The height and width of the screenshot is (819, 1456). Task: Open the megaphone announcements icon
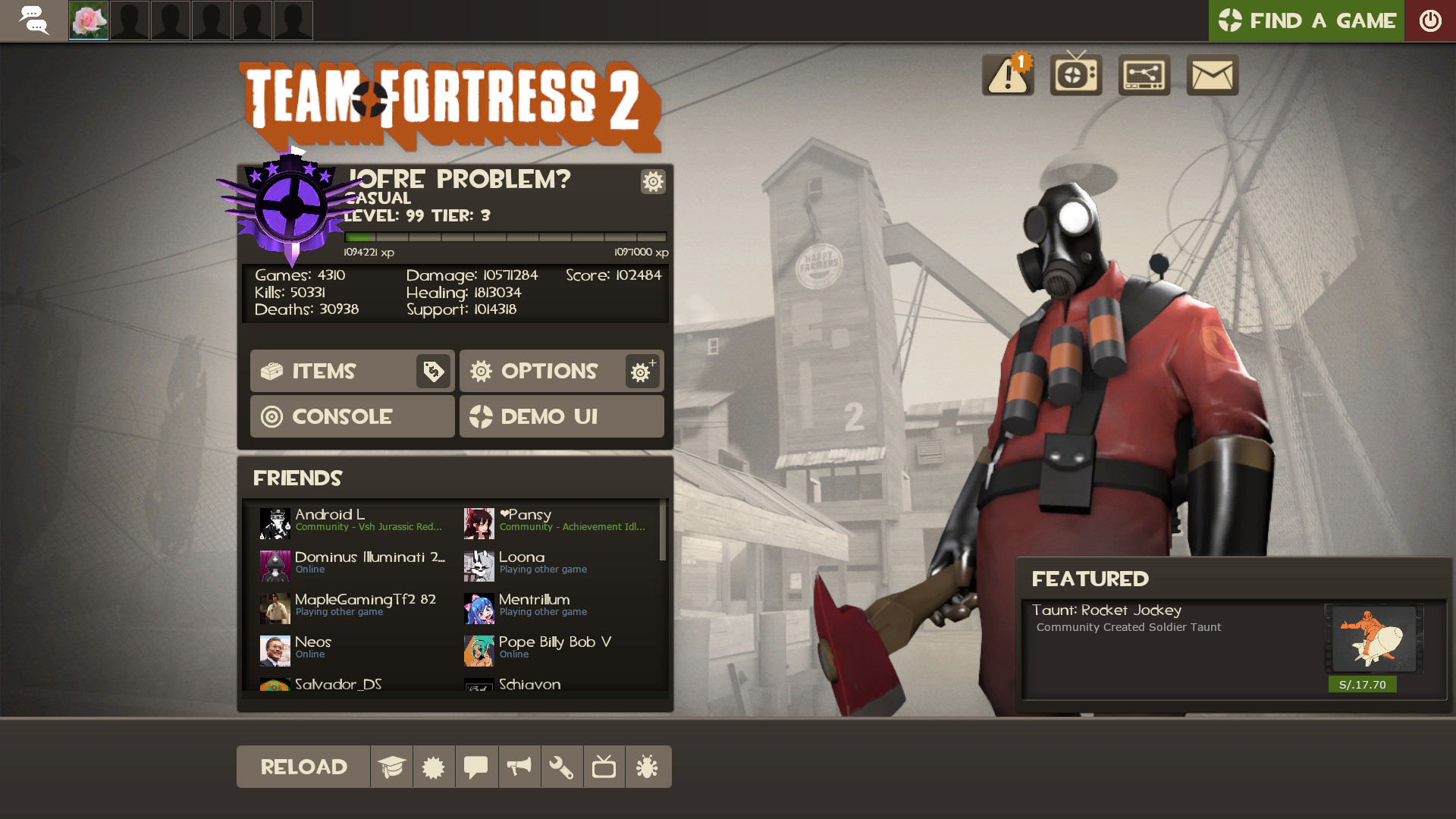519,767
